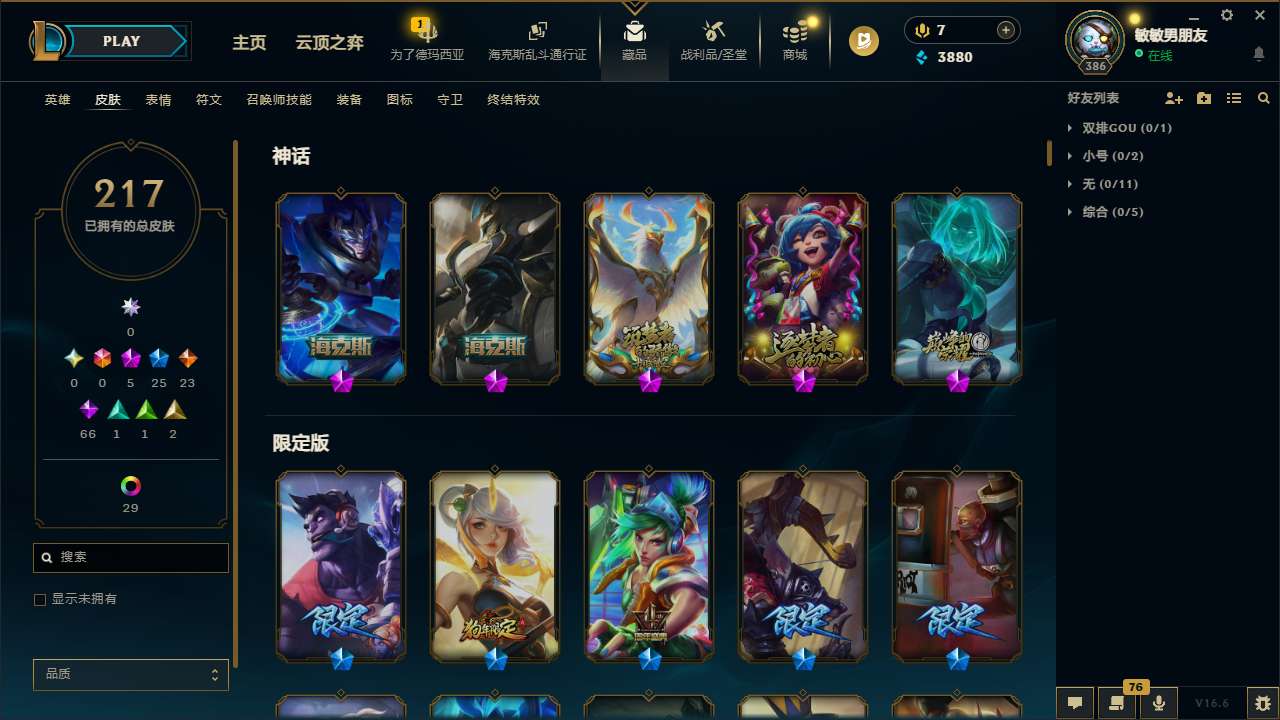Open the 战利品/圣堂 loot icon
The width and height of the screenshot is (1280, 720).
(713, 36)
